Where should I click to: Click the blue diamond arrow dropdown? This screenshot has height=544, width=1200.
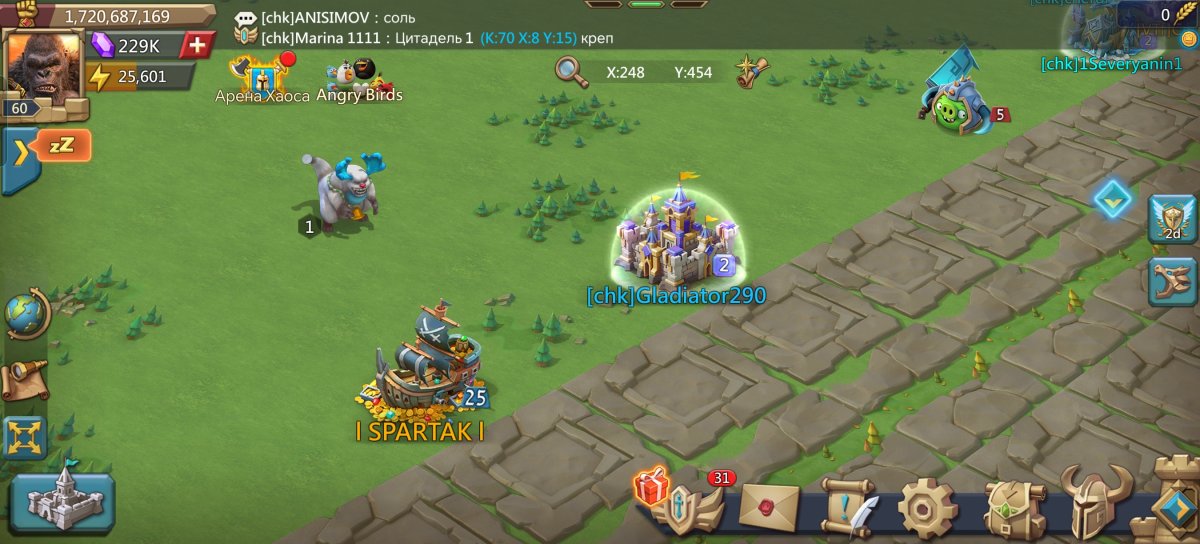click(1111, 199)
